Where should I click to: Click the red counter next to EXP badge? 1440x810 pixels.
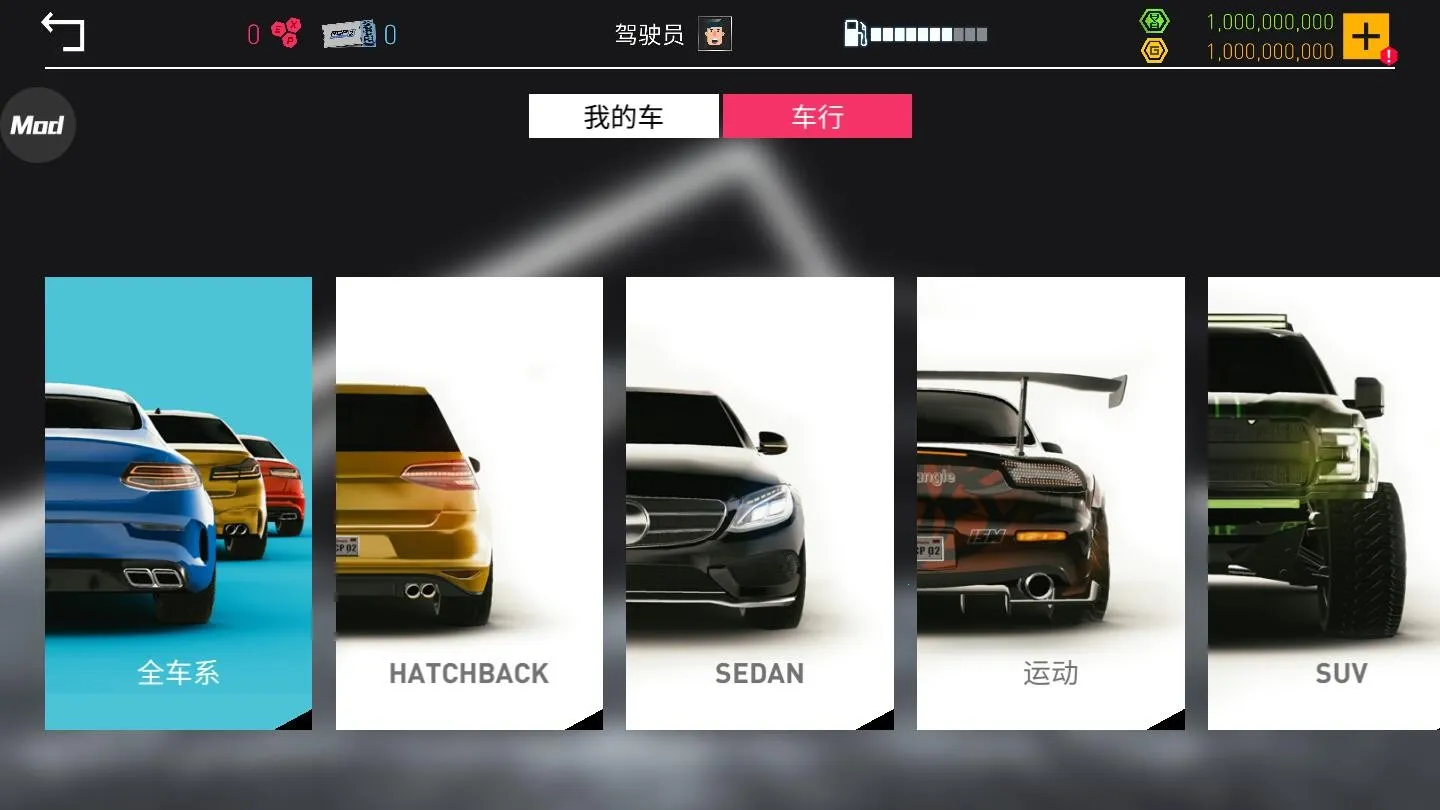click(251, 33)
